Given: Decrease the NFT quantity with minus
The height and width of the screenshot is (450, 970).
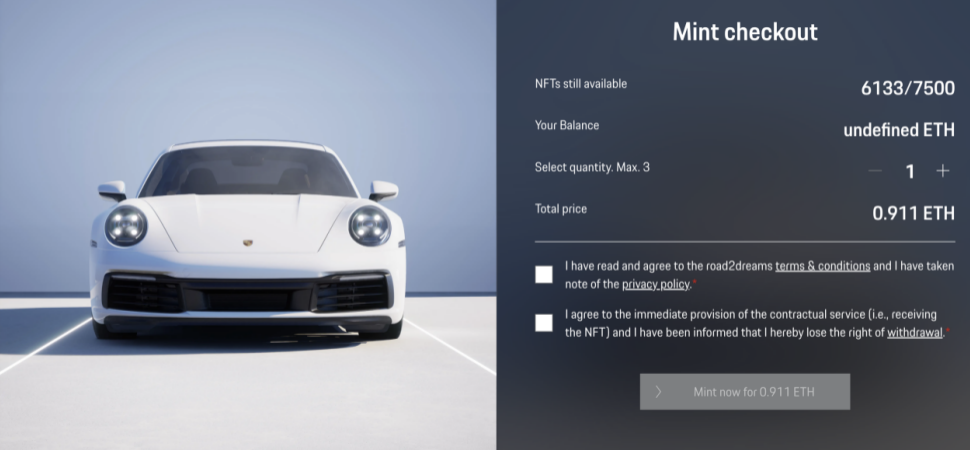Looking at the screenshot, I should (x=875, y=171).
